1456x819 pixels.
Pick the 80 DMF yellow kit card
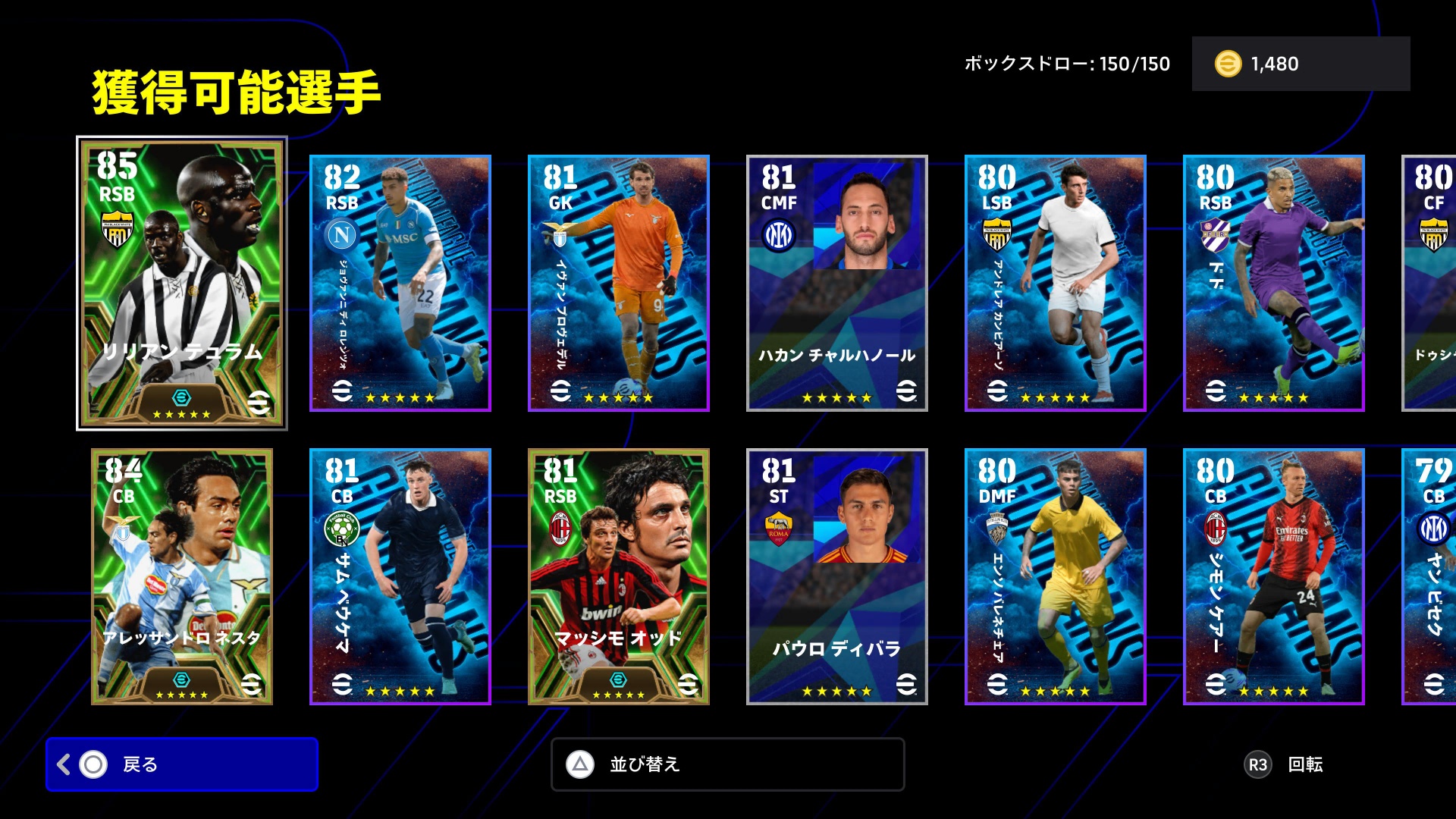click(1055, 576)
